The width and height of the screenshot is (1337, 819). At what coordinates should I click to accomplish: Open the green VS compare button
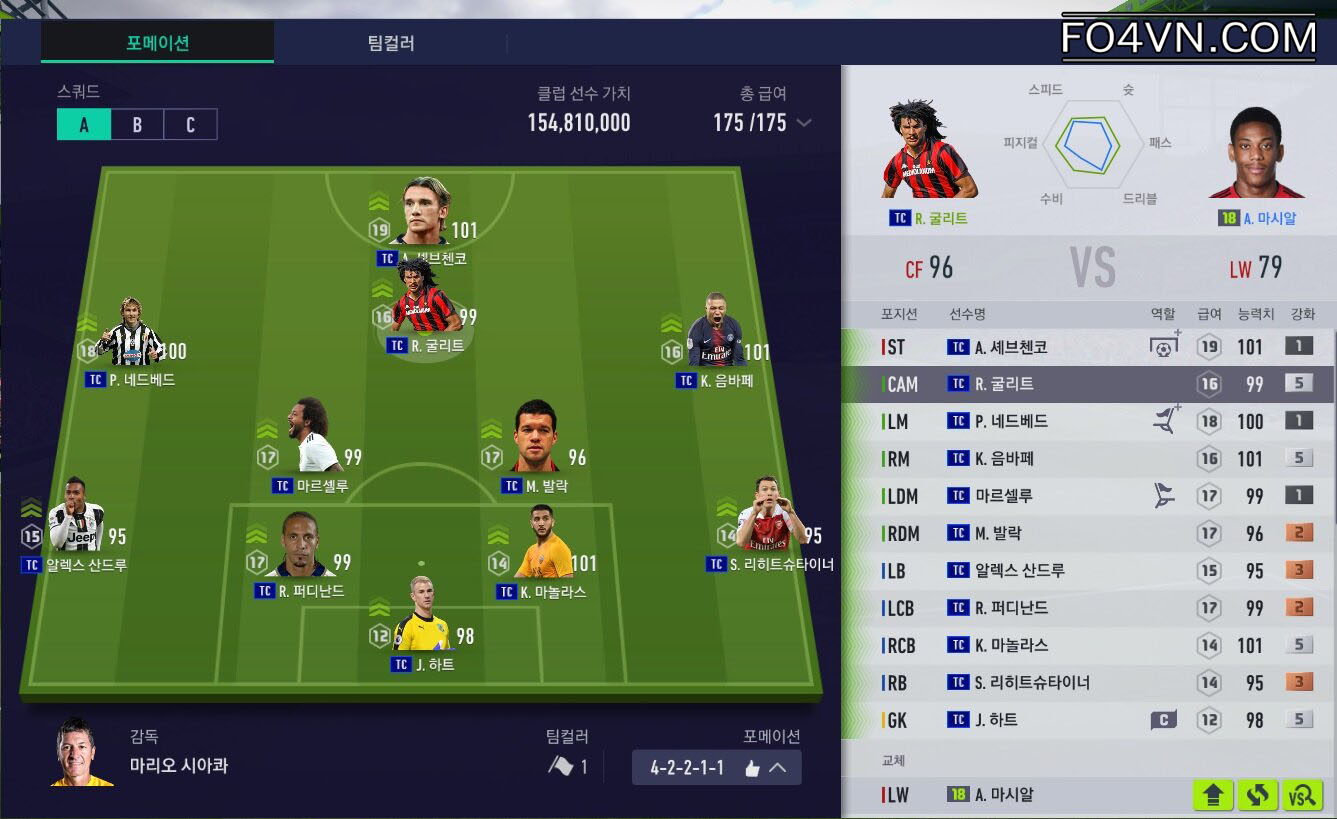(1303, 795)
